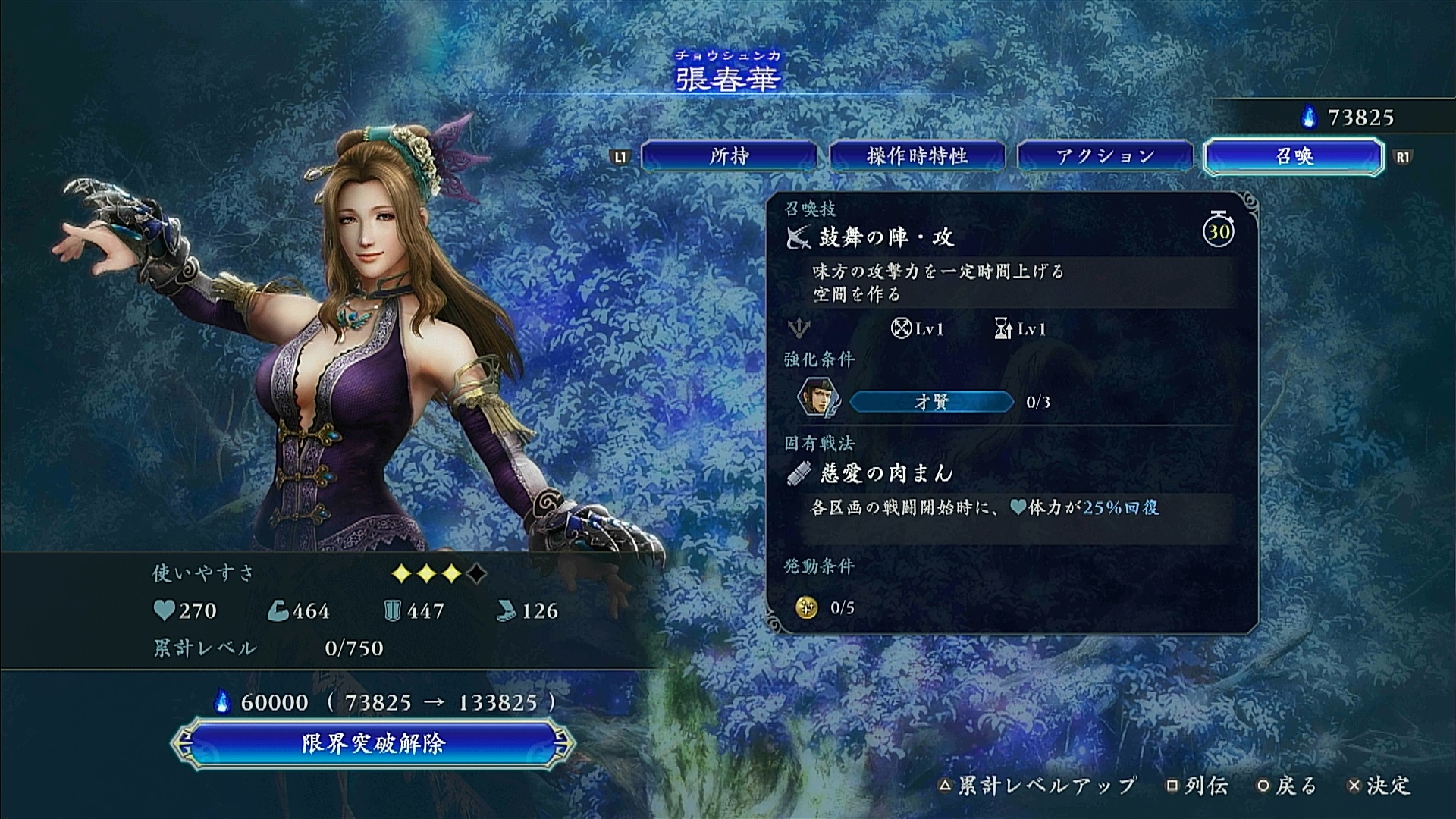Screen dimensions: 1456x819
Task: Select the 才賢 enhancement condition bar
Action: coord(931,402)
